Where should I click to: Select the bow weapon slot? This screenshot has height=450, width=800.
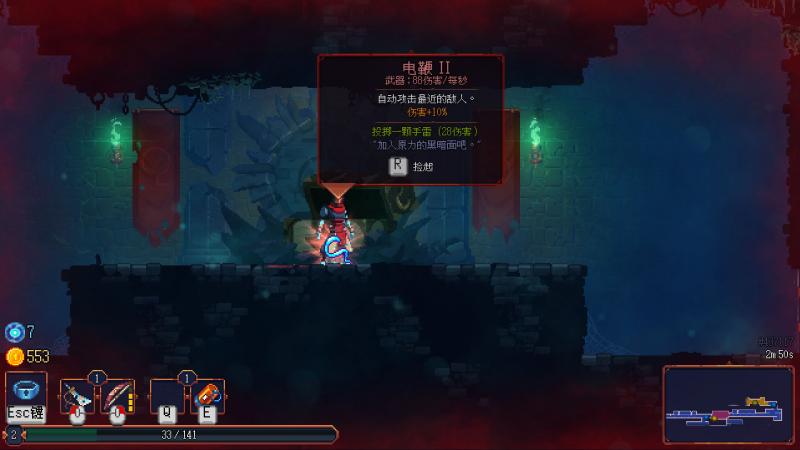117,396
